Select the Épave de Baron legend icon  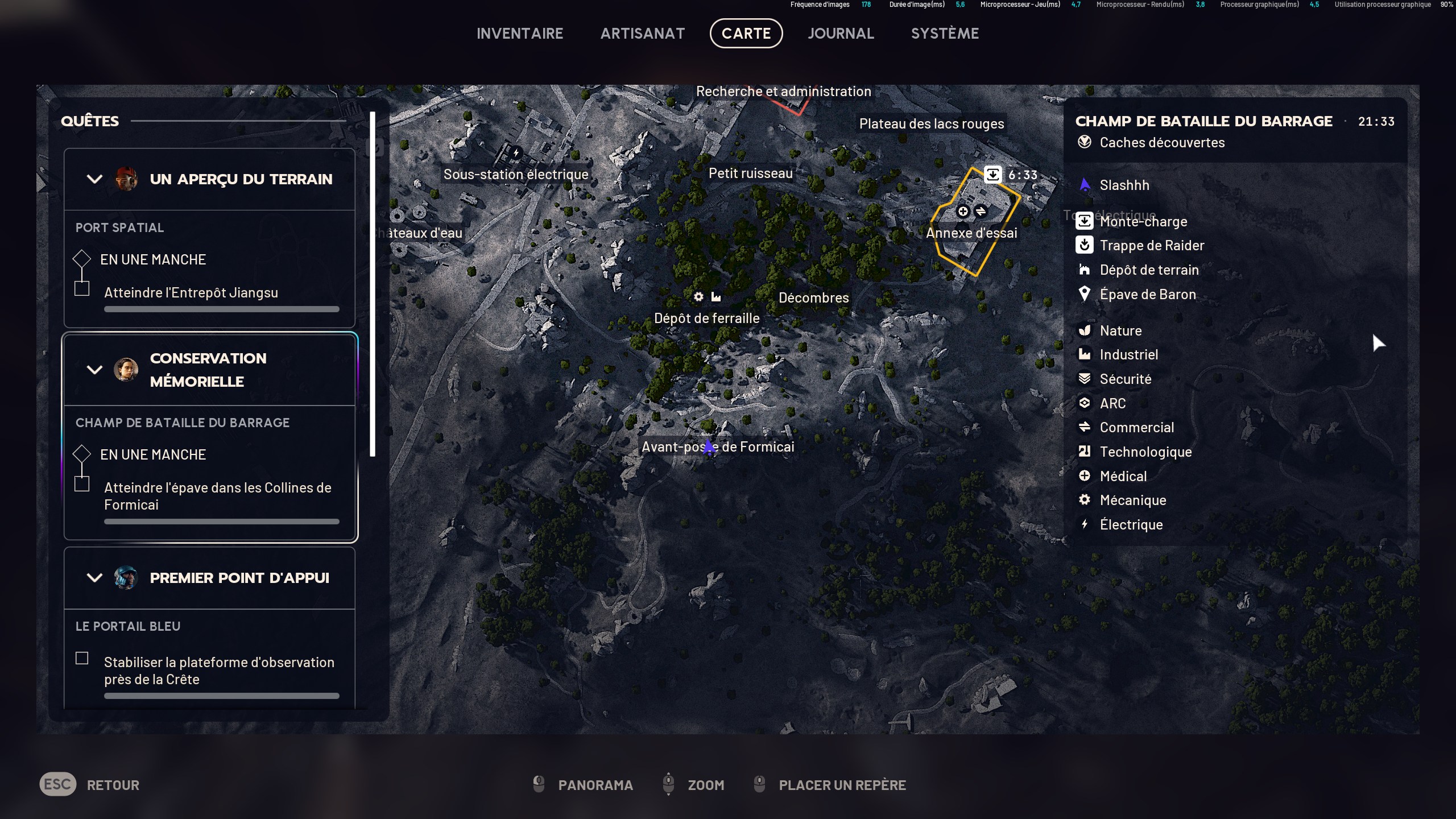[1085, 294]
